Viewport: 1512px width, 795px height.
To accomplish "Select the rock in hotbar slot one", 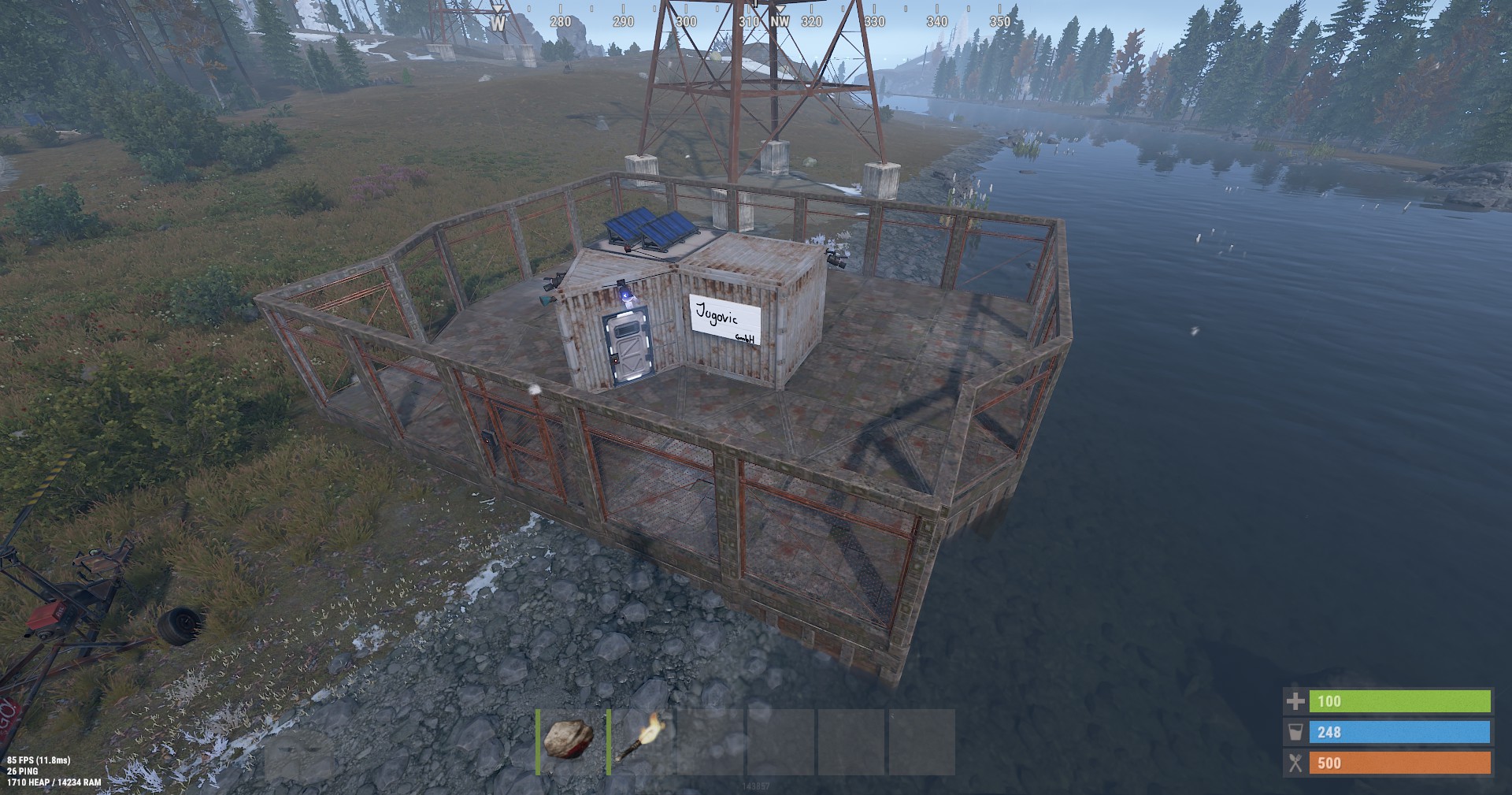I will pos(569,741).
